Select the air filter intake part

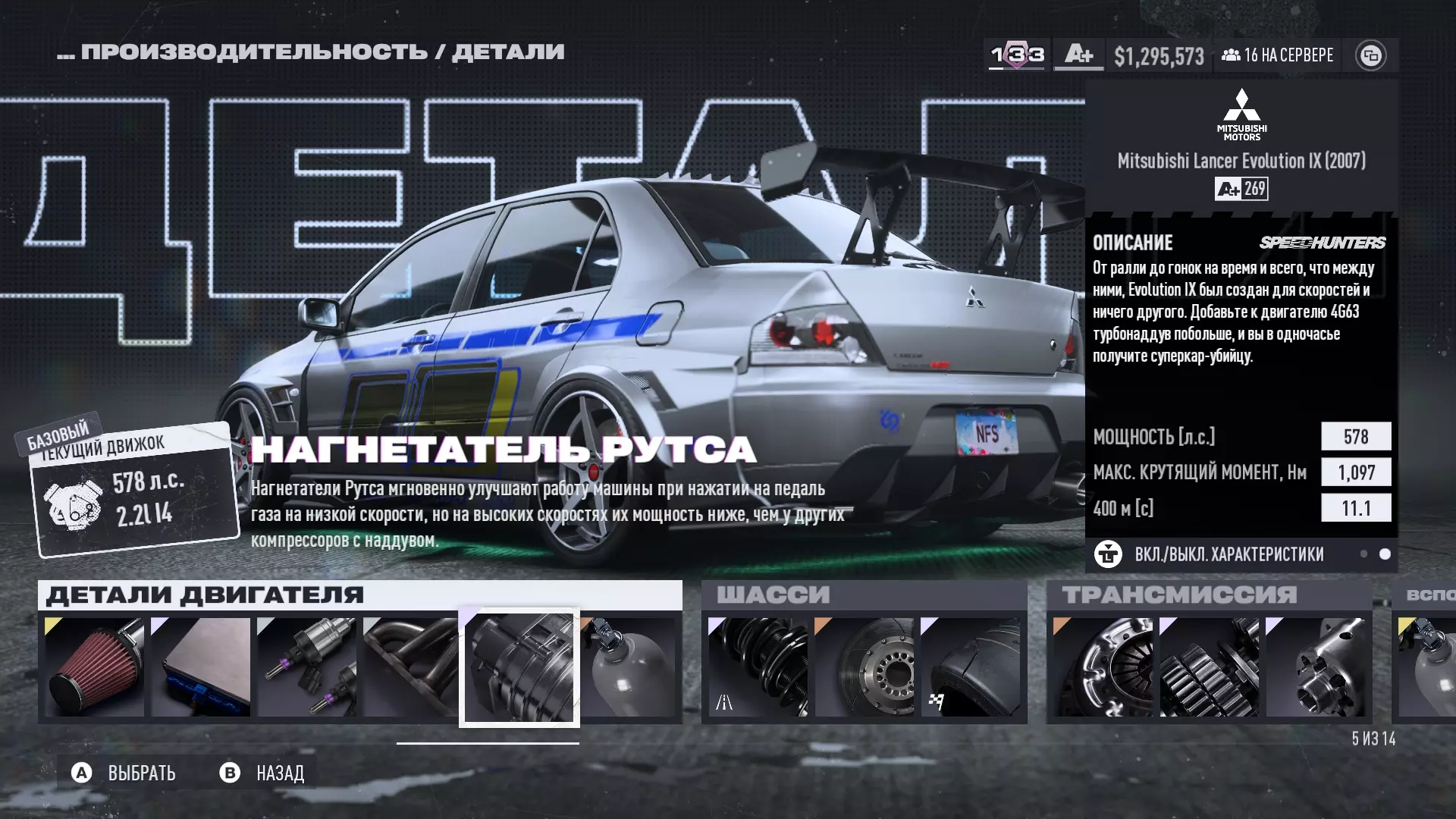(95, 667)
